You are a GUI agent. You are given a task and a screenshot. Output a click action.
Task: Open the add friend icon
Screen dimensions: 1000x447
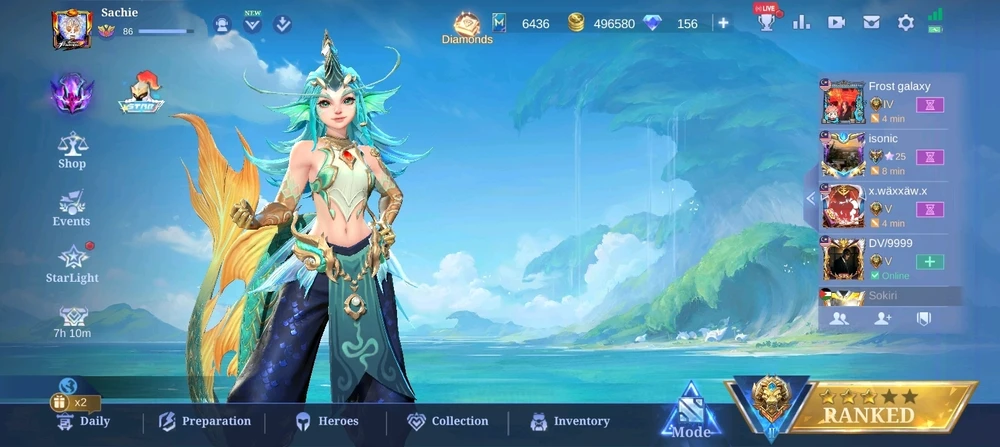point(882,318)
